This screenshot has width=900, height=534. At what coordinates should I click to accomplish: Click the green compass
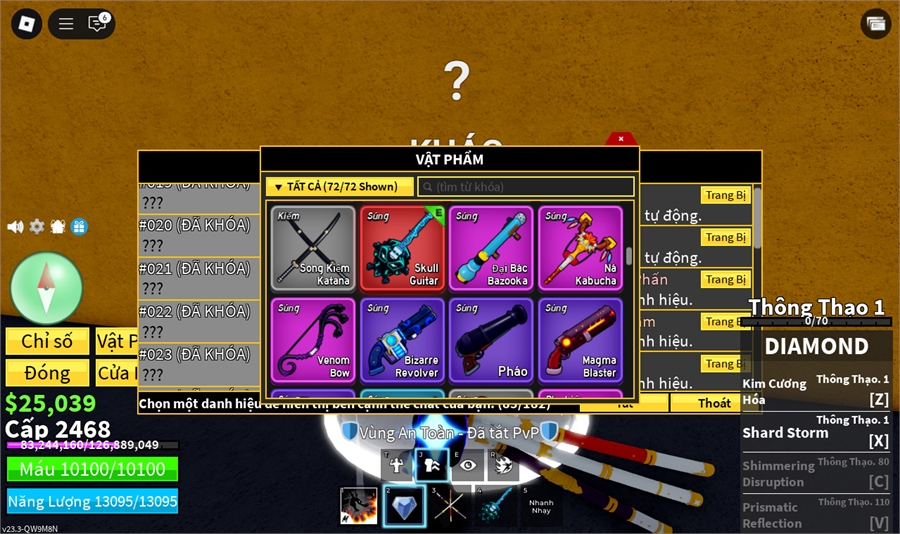pos(46,288)
